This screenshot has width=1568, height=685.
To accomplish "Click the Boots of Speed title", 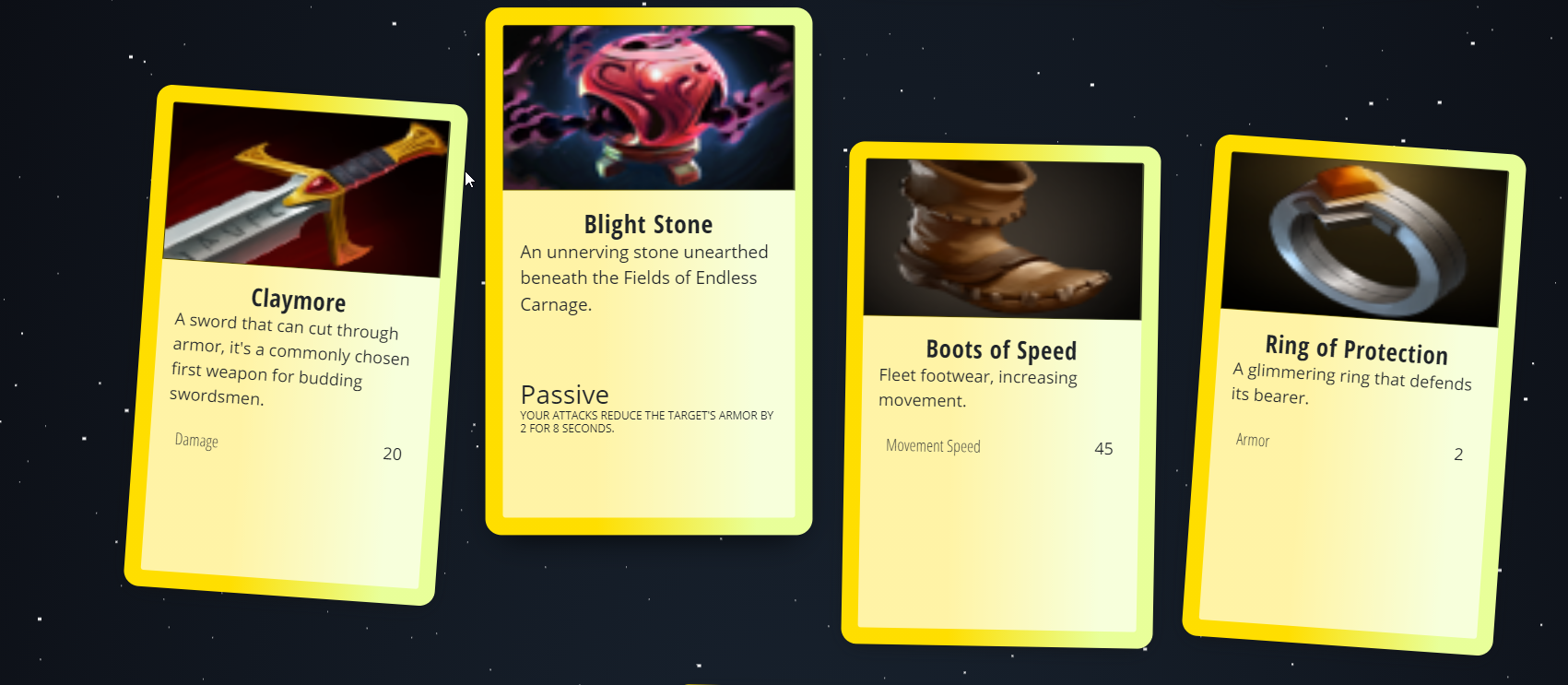I will (1001, 350).
